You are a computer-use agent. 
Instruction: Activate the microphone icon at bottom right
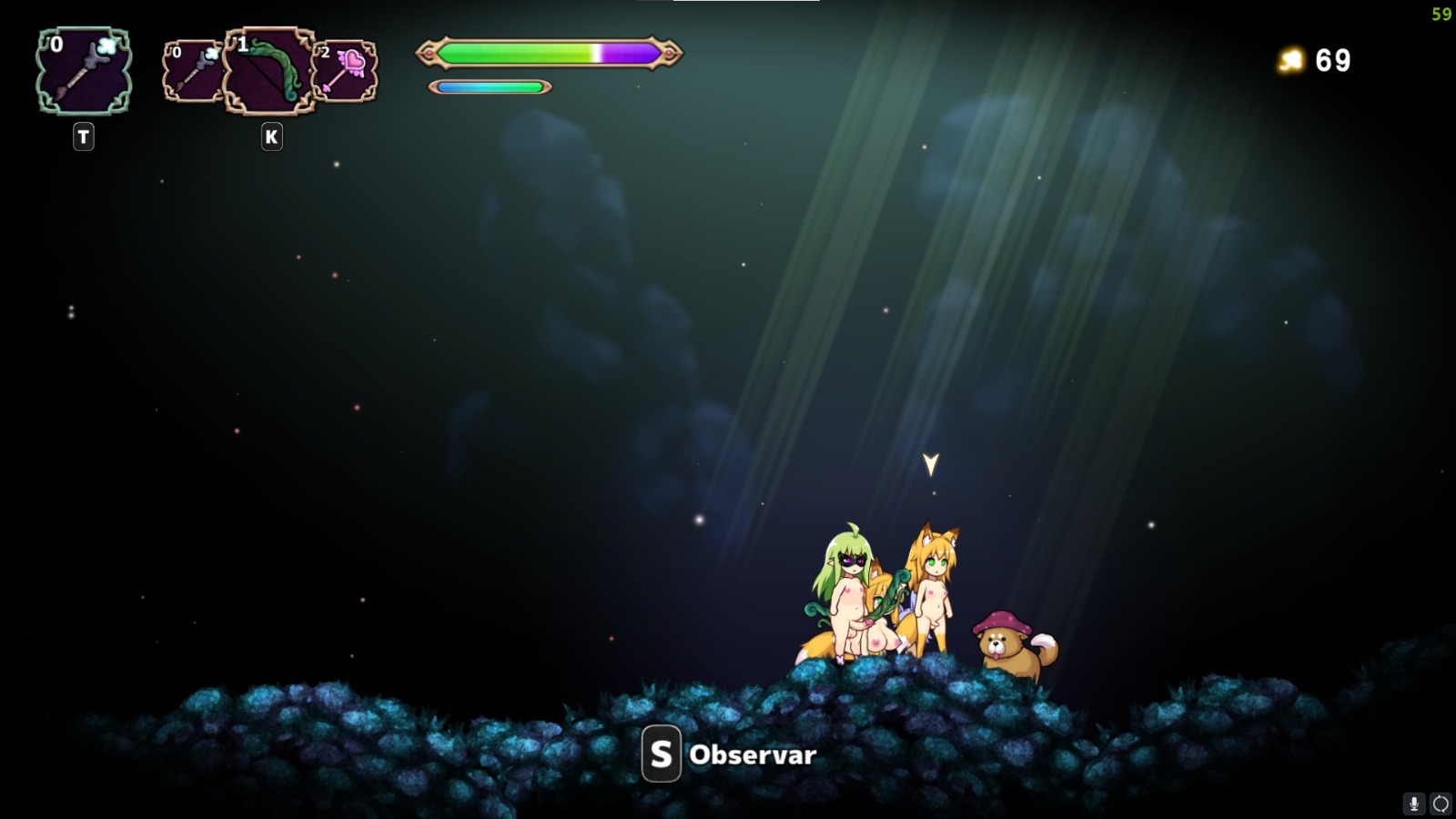click(x=1412, y=804)
